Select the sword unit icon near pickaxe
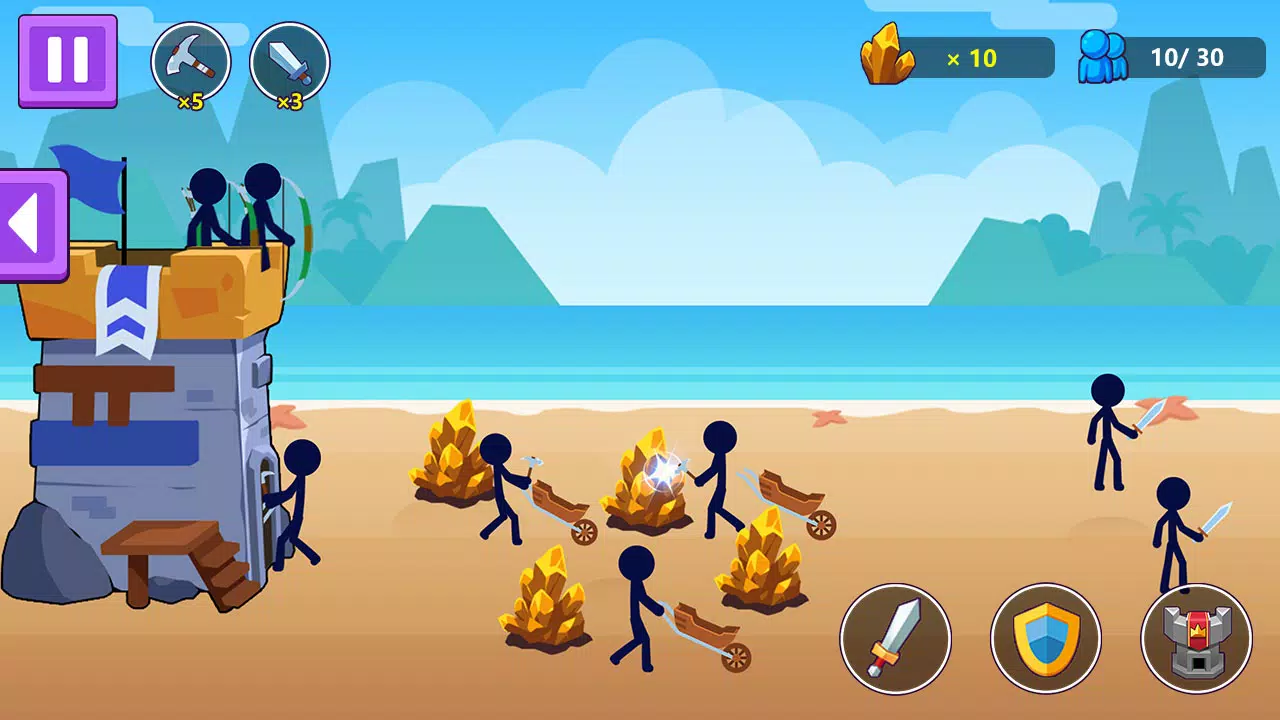1280x720 pixels. click(x=290, y=60)
